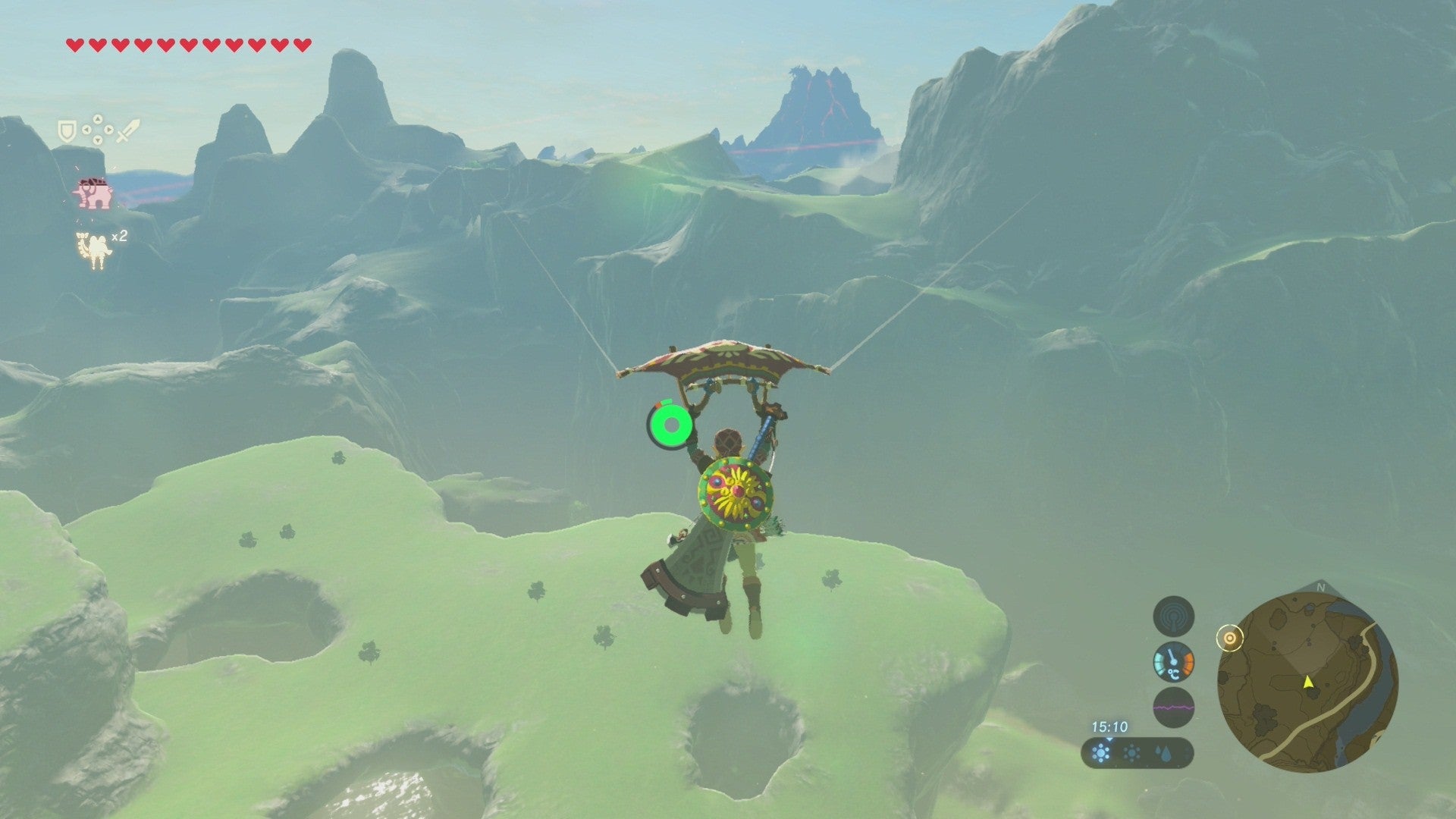Toggle the up arrow rune shortcut on the D-pad
The image size is (1456, 819).
click(x=98, y=119)
